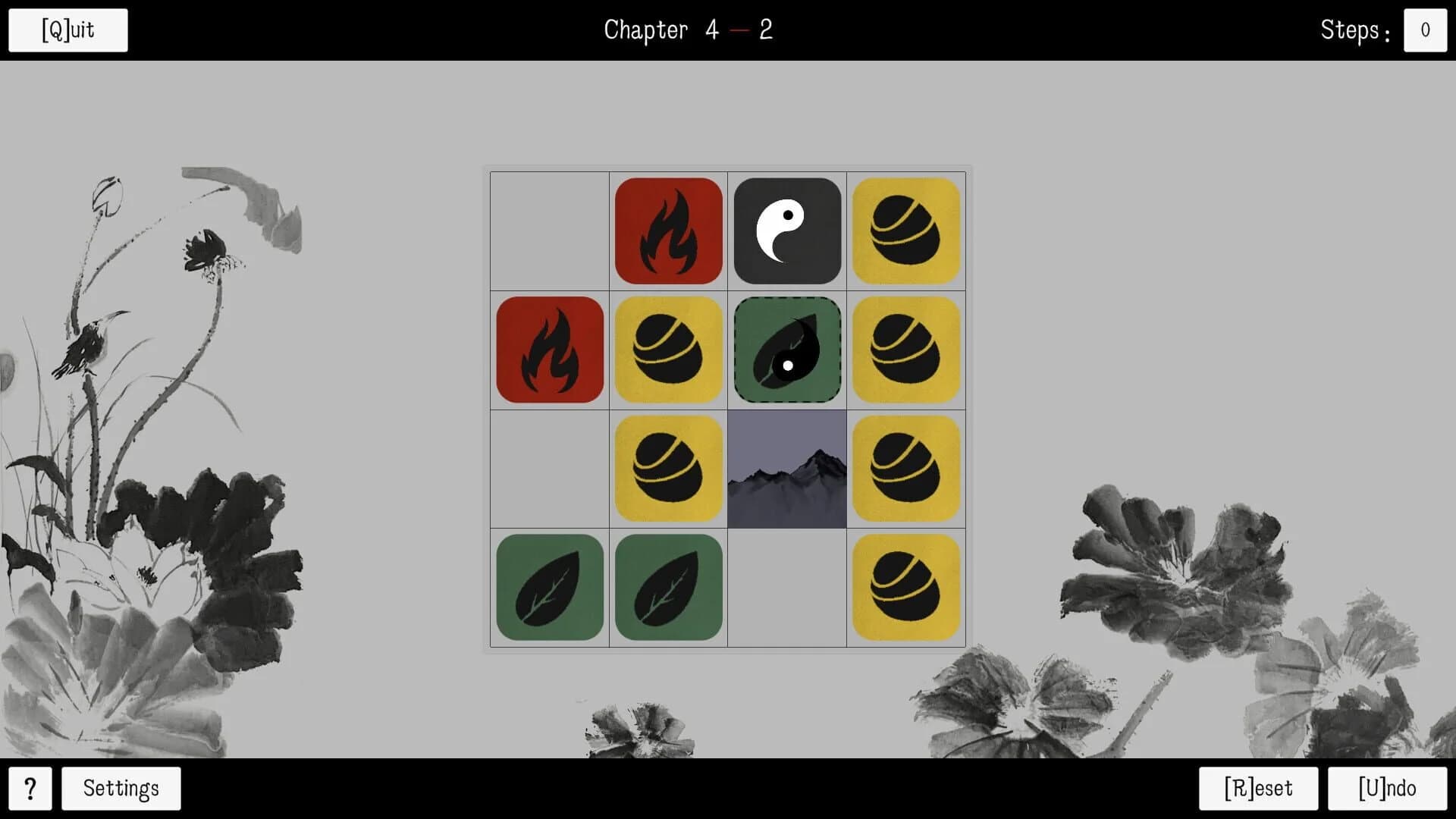Click the Steps counter box

click(1425, 30)
